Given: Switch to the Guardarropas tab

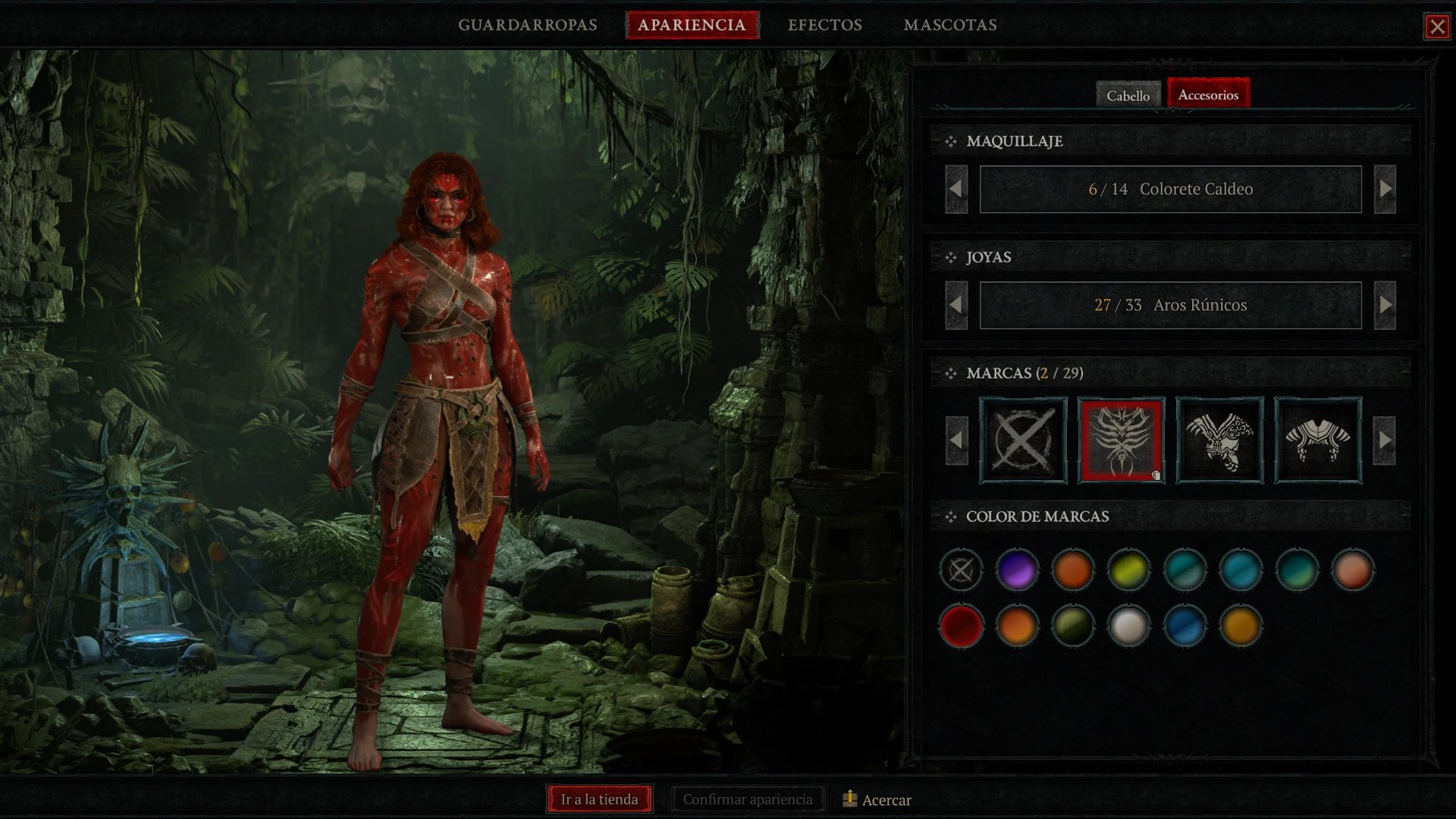Looking at the screenshot, I should [x=527, y=25].
